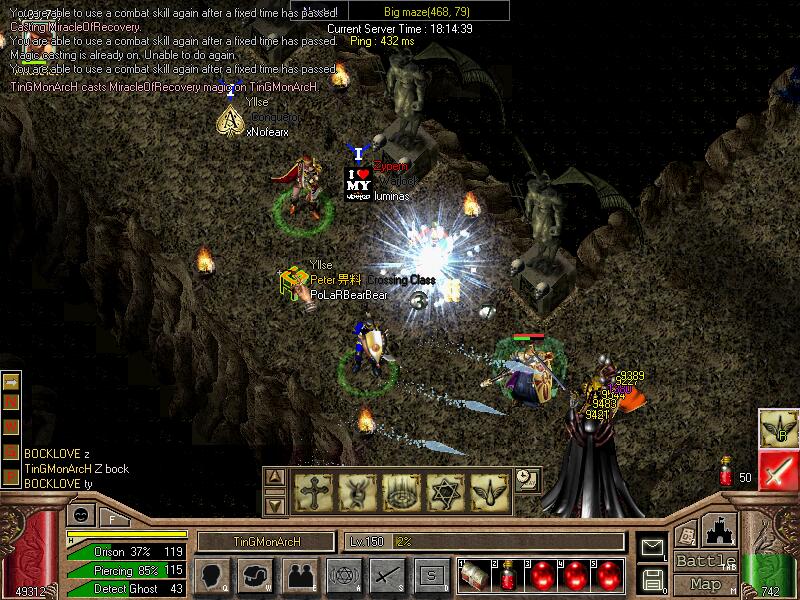This screenshot has width=800, height=600.
Task: Toggle Battle mode button
Action: pos(705,561)
